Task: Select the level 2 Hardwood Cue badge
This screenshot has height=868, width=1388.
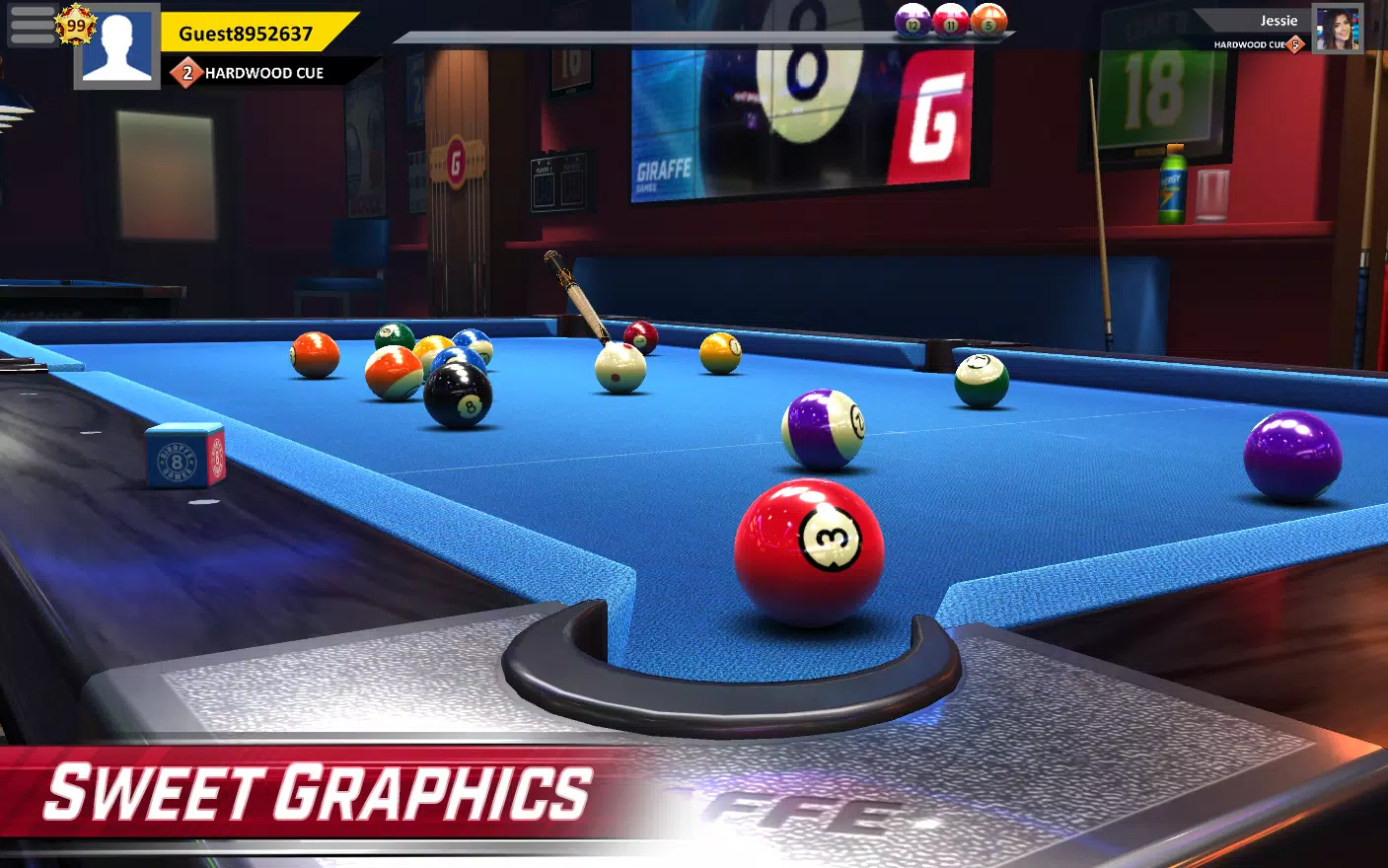Action: pos(187,72)
